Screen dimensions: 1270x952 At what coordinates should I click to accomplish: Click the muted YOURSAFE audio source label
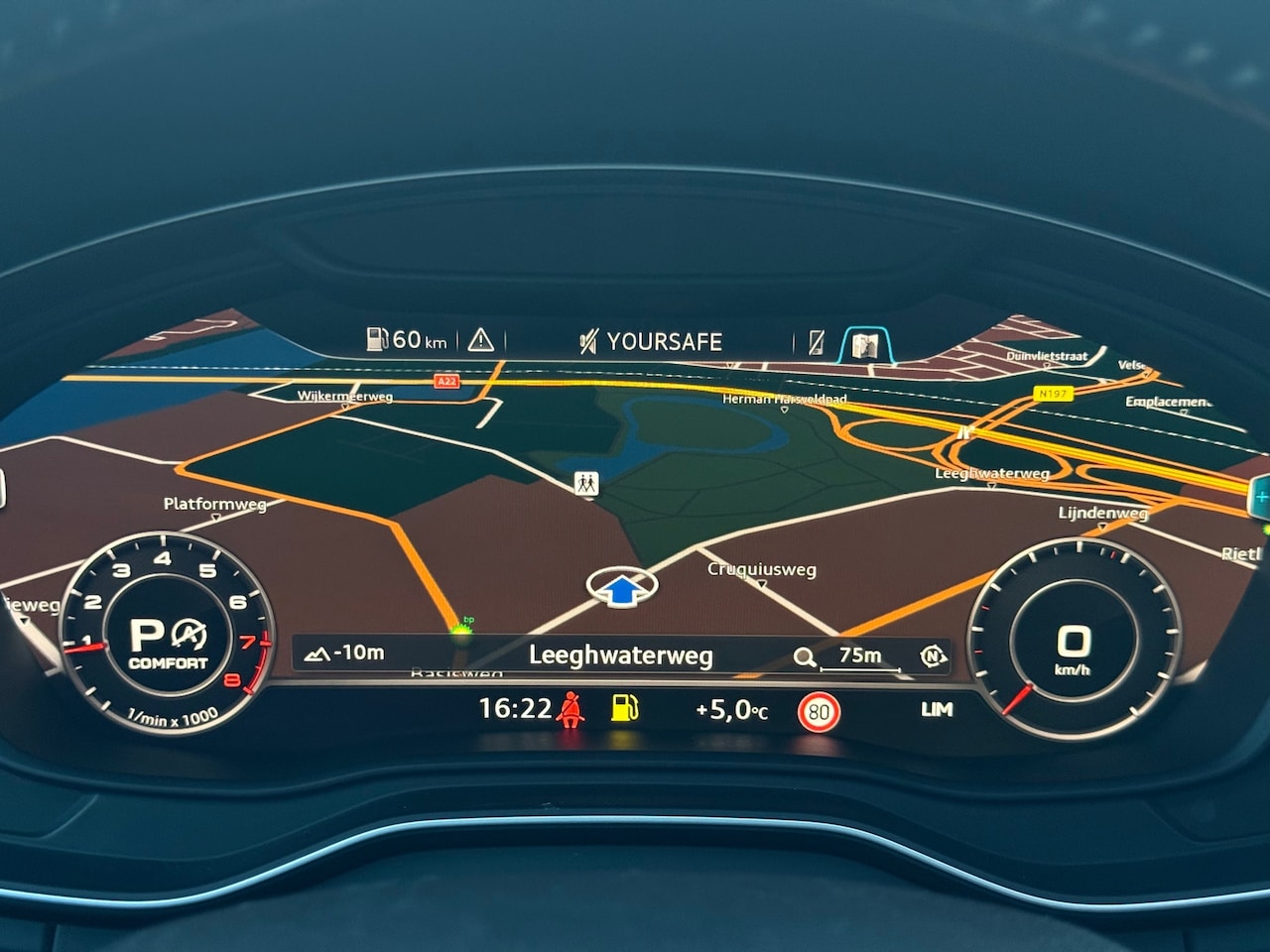[x=651, y=342]
